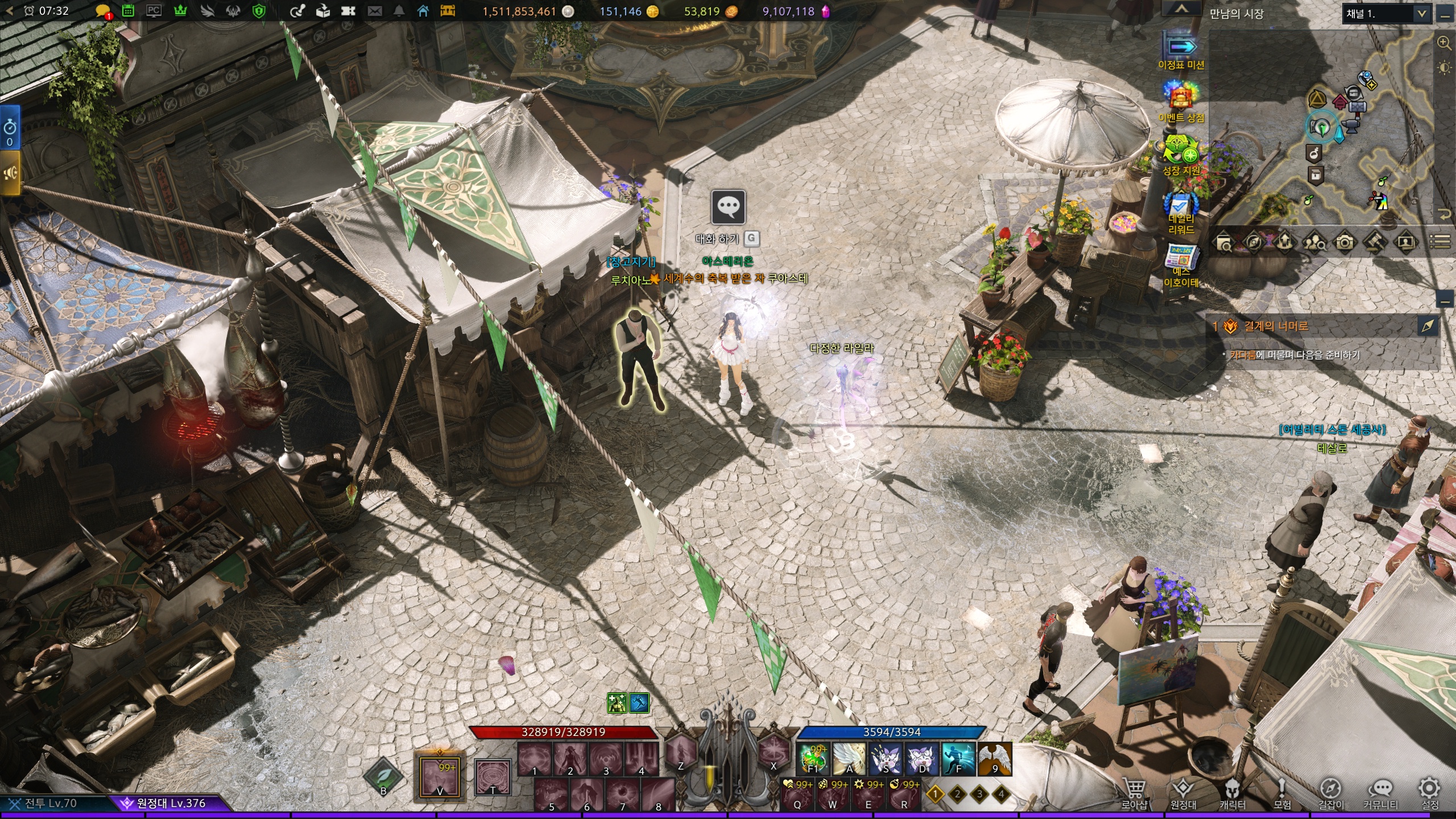This screenshot has height=819, width=1456.
Task: Open the 로아샵 shopping cart
Action: pos(1134,791)
